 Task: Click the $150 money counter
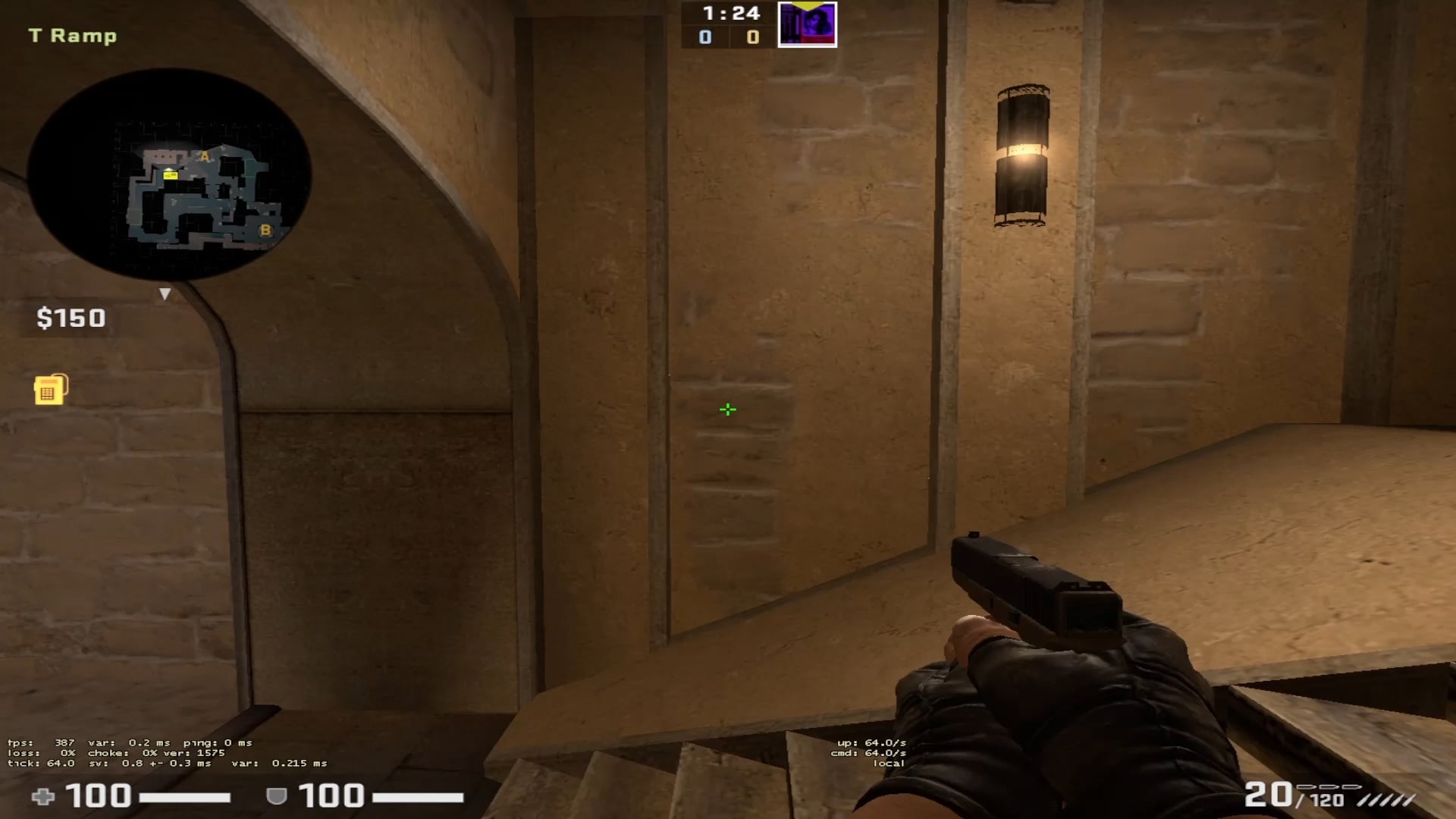[71, 318]
